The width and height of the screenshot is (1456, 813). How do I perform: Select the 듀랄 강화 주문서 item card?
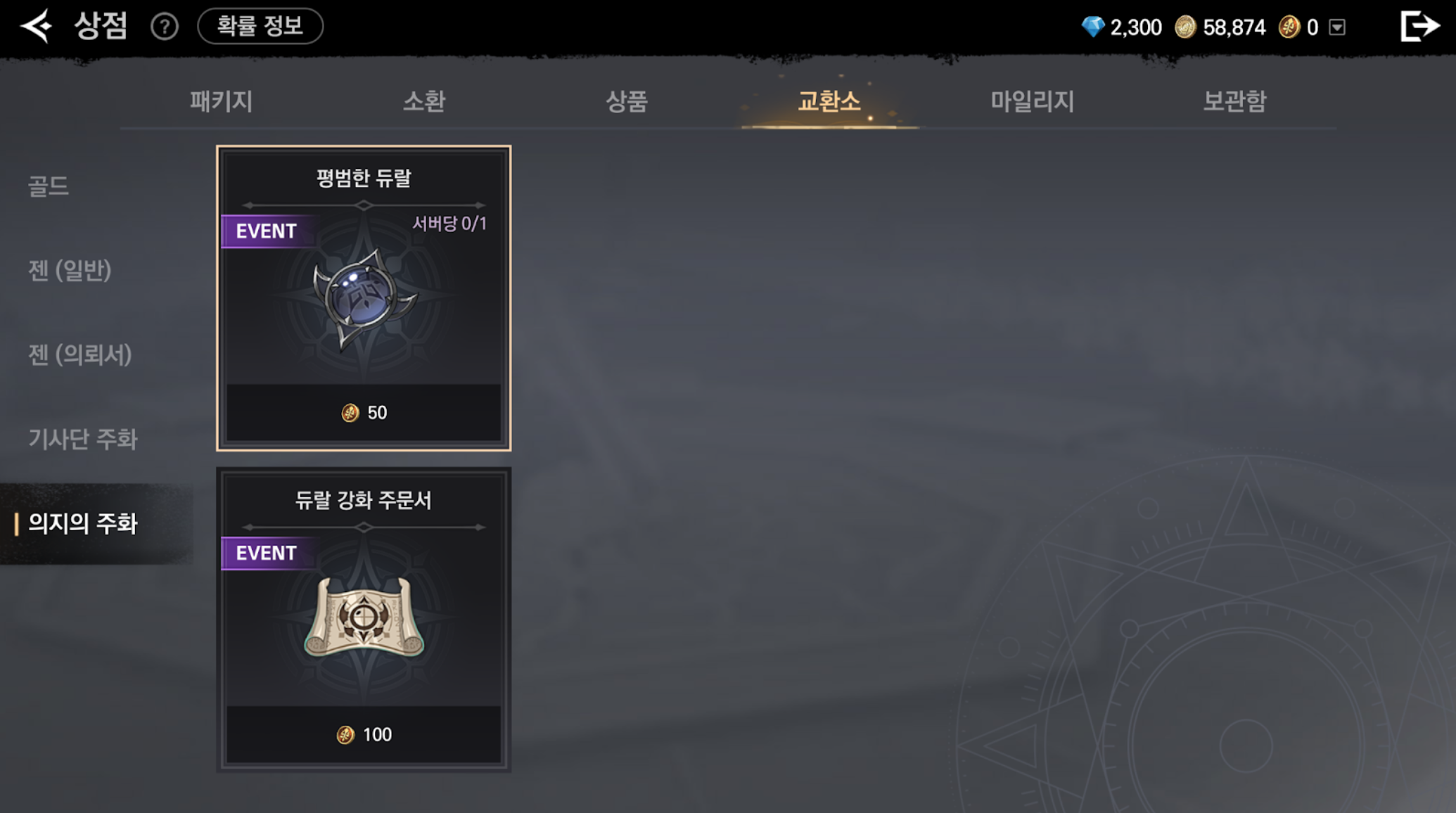point(364,620)
